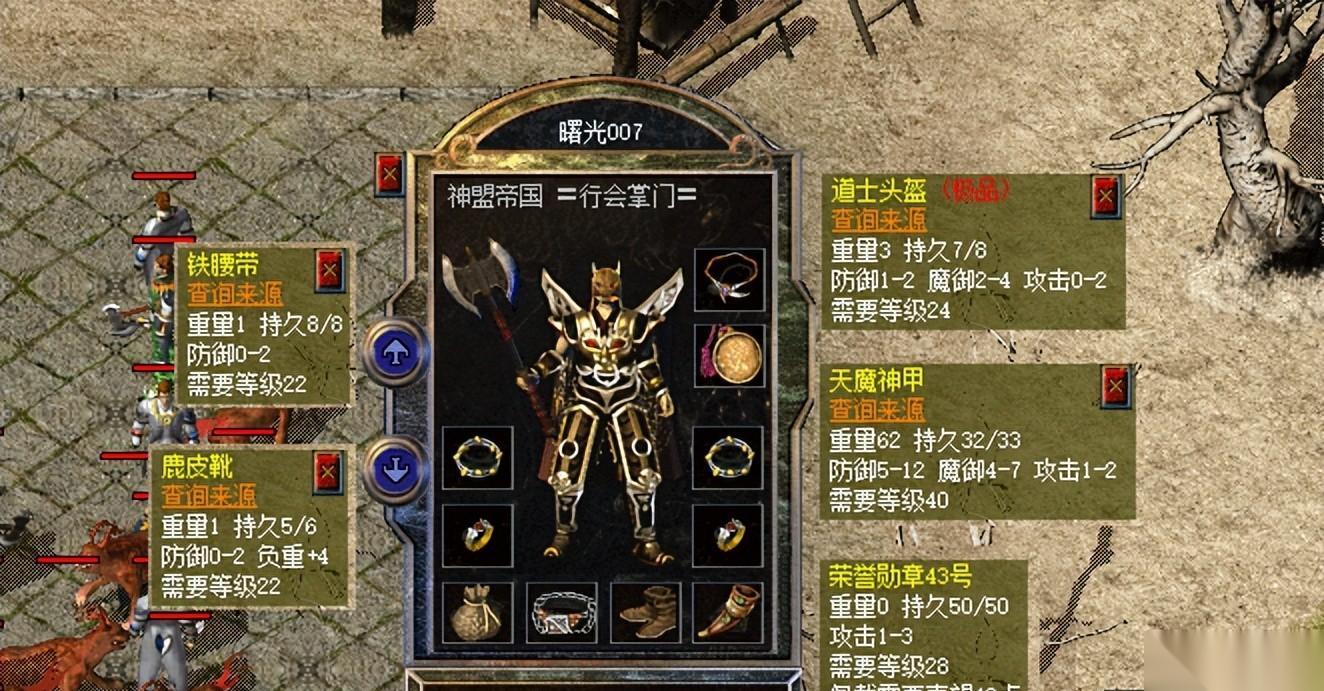
Task: Click the blue up arrow button
Action: [394, 351]
